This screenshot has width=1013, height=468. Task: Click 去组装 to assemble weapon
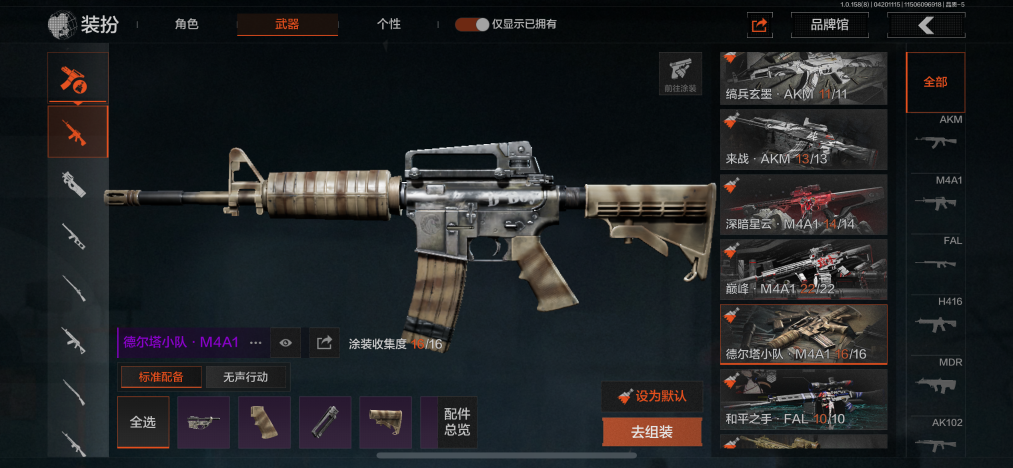pos(652,432)
